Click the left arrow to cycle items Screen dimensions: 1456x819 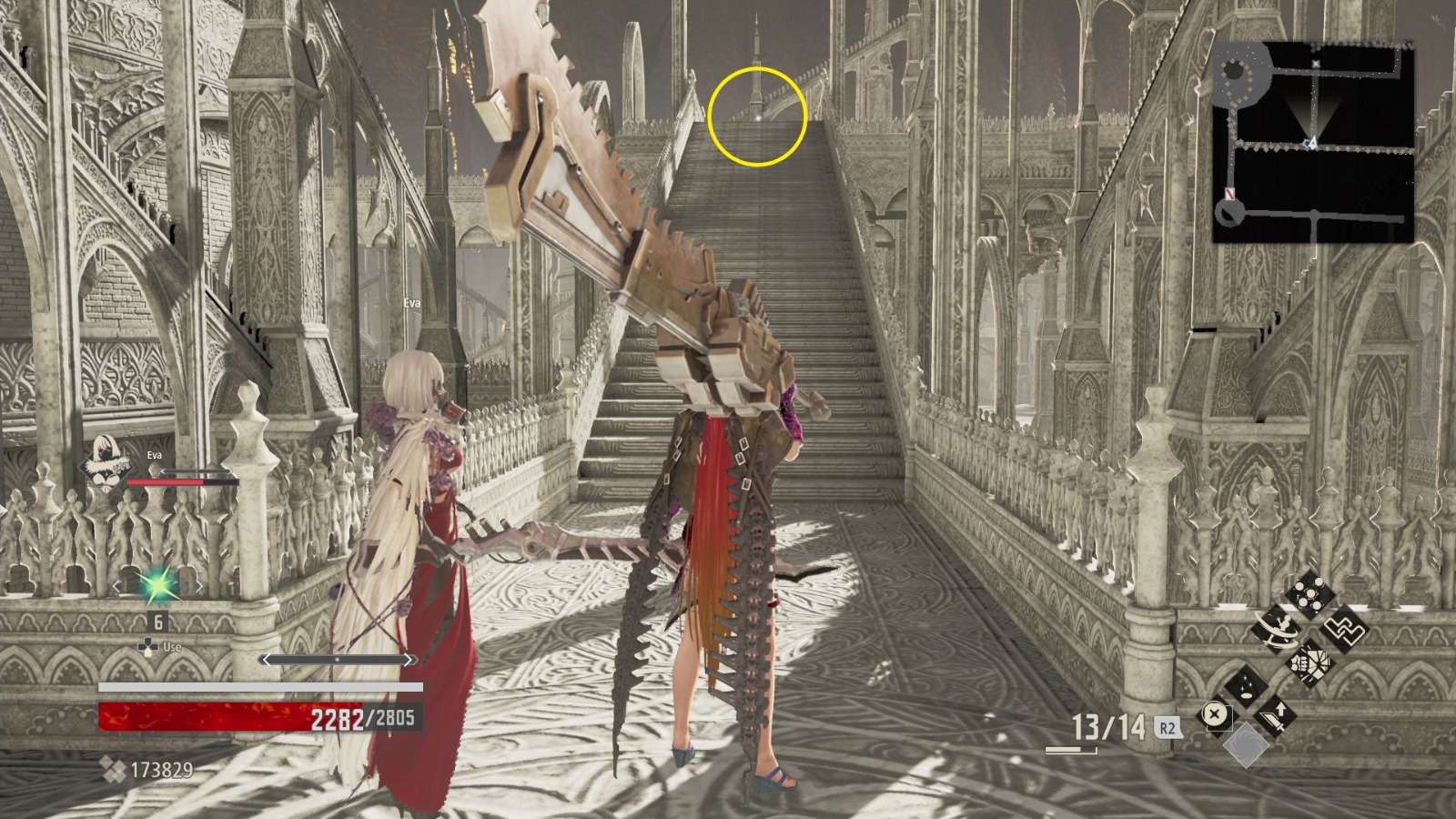pyautogui.click(x=117, y=585)
